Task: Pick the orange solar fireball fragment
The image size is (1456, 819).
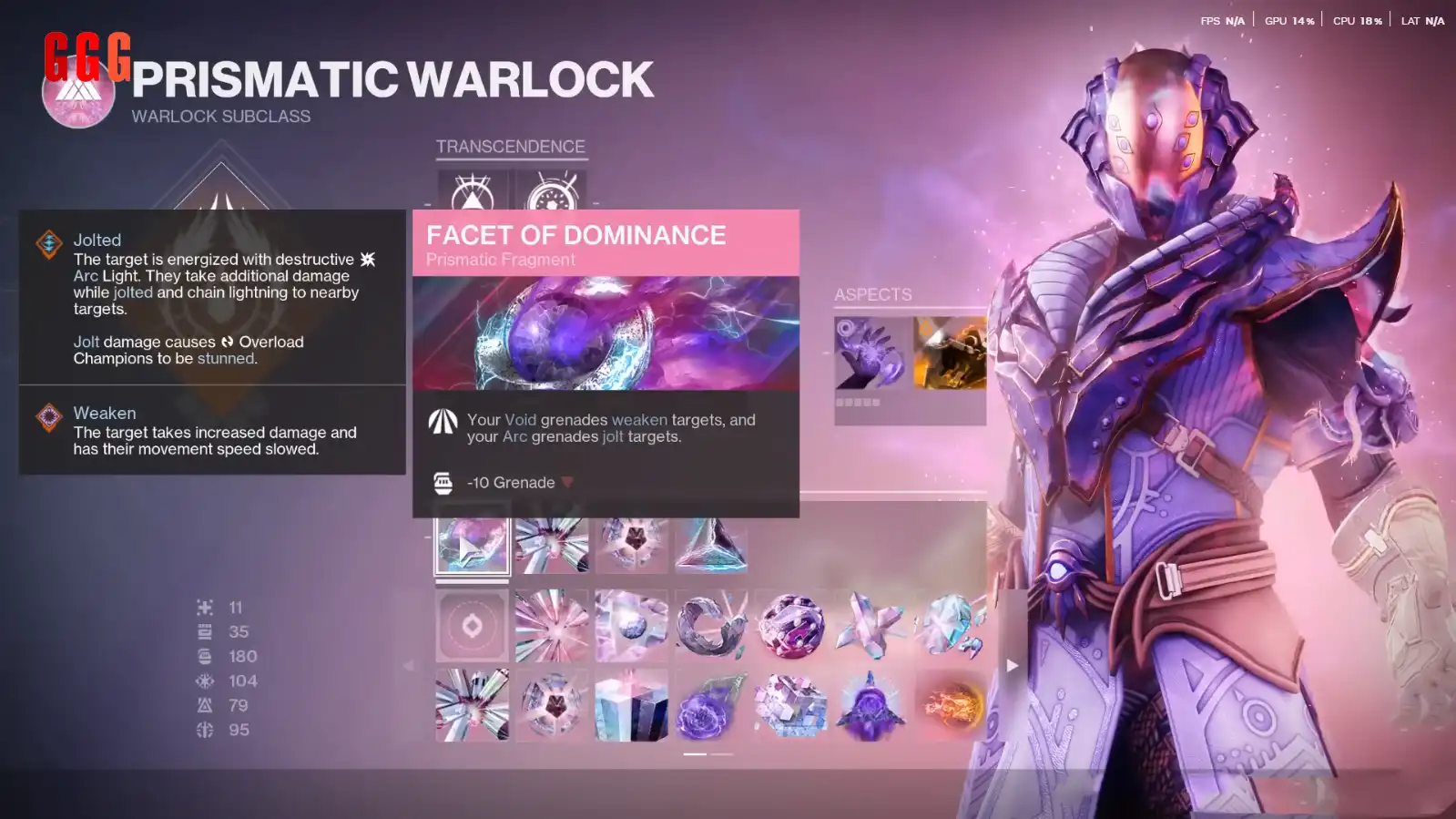Action: click(951, 706)
